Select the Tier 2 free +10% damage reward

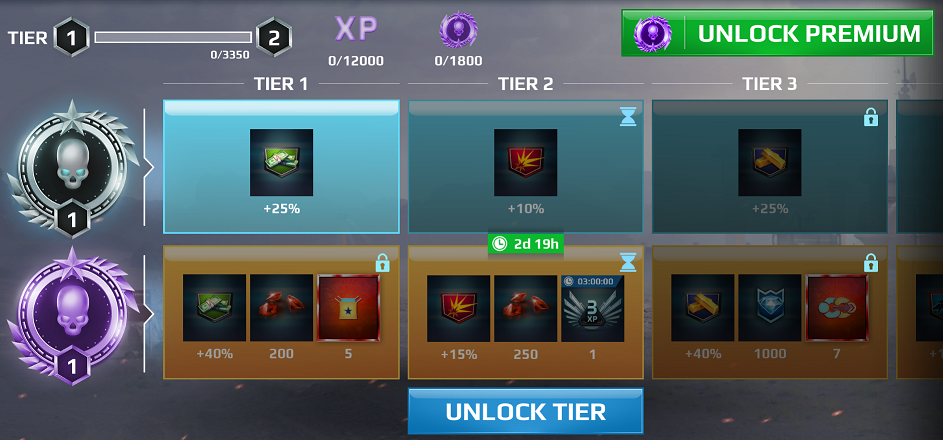[x=525, y=162]
